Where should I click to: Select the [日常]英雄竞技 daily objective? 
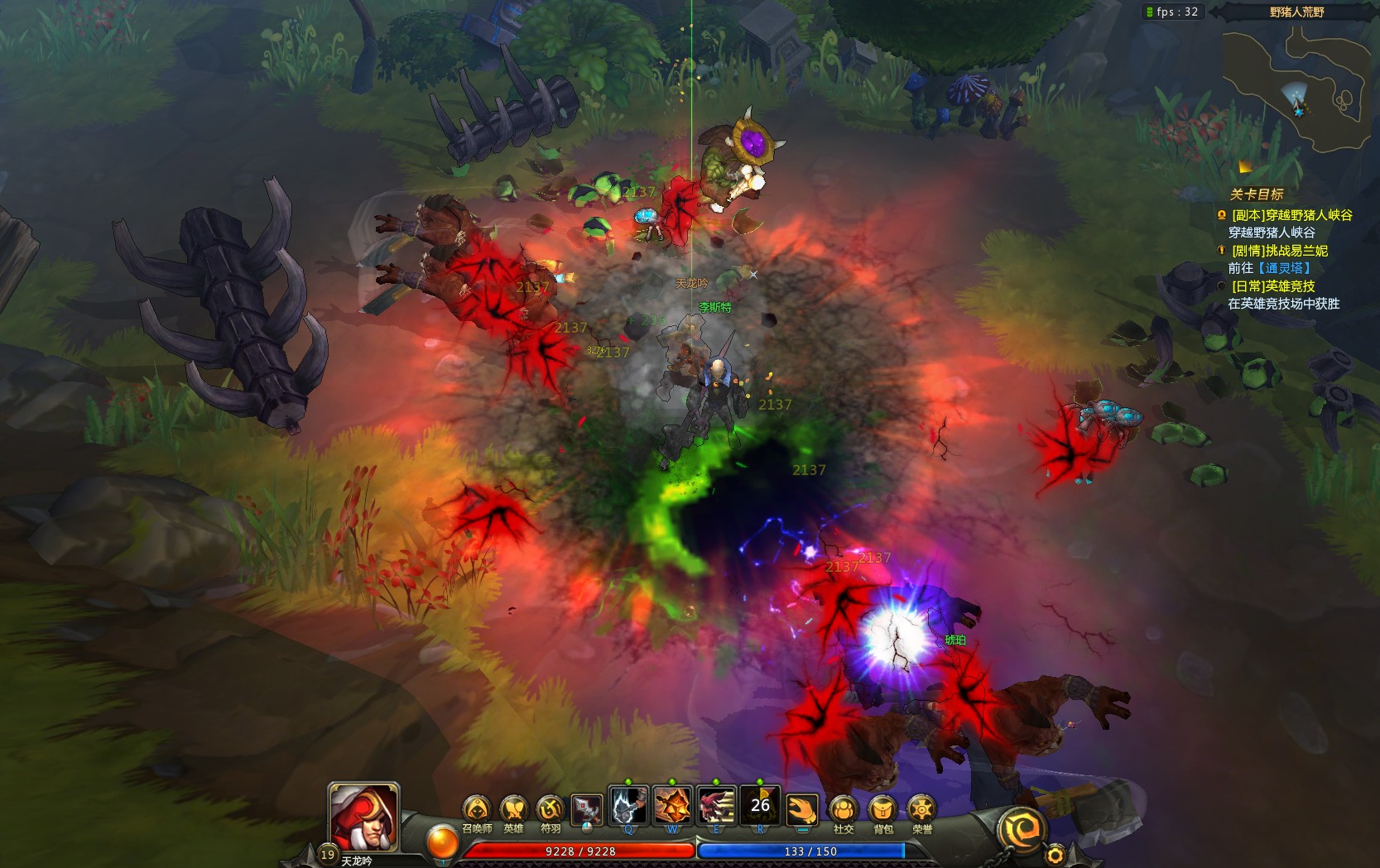pos(1273,286)
